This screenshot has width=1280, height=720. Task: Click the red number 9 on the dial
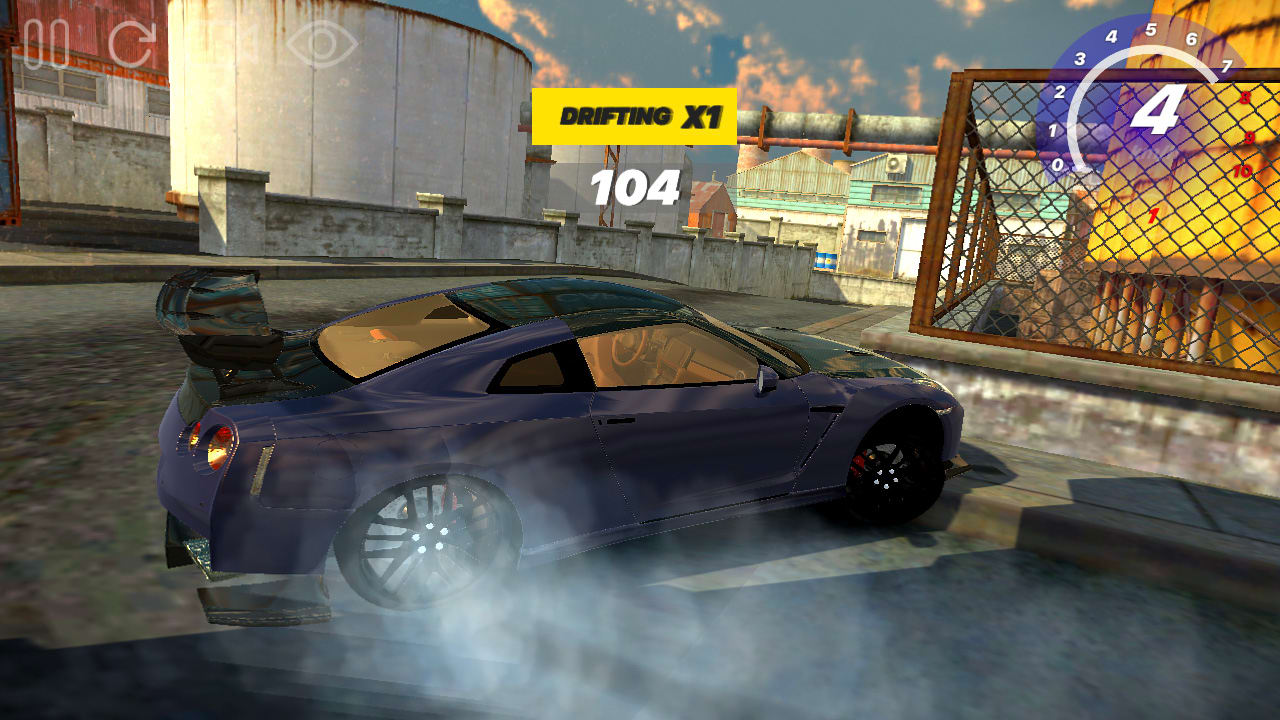1250,136
